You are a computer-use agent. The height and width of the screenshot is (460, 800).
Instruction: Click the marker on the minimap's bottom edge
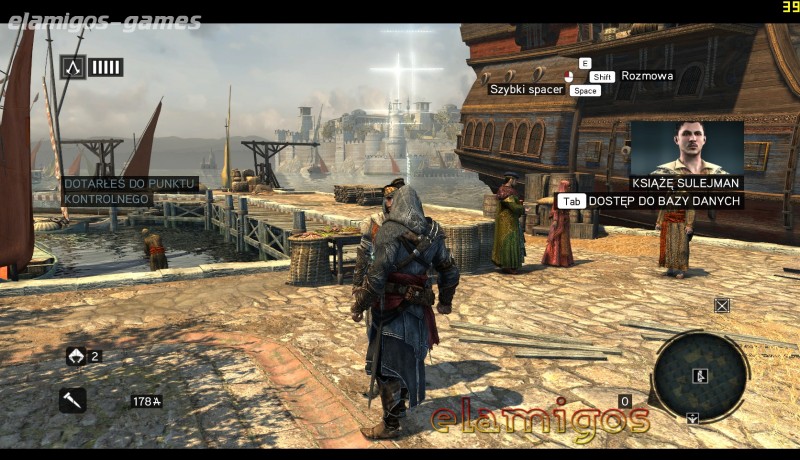[692, 418]
